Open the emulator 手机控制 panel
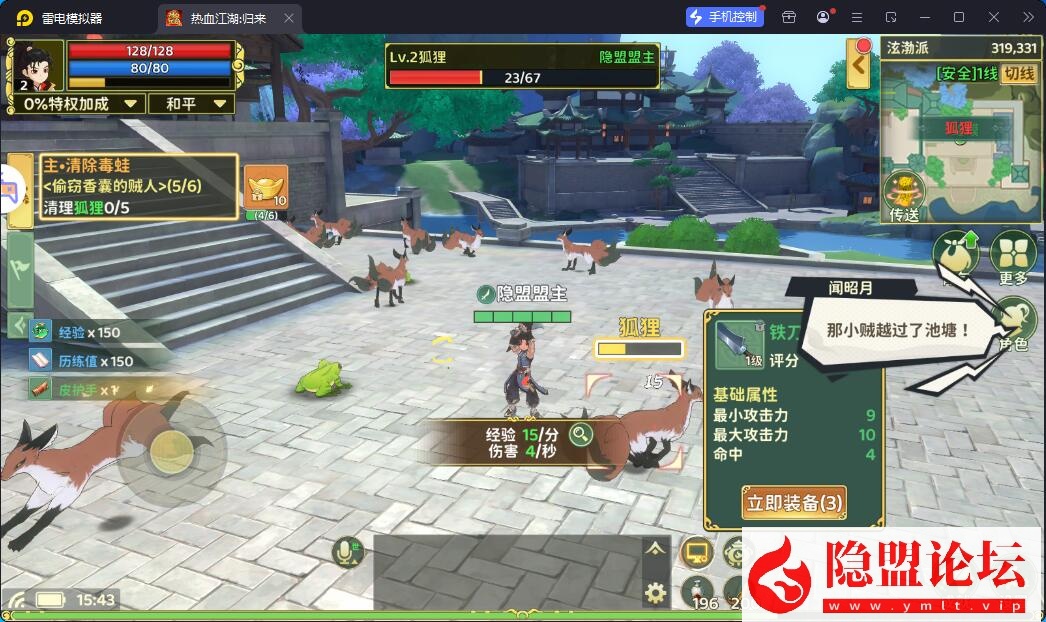Viewport: 1046px width, 622px height. [x=725, y=17]
